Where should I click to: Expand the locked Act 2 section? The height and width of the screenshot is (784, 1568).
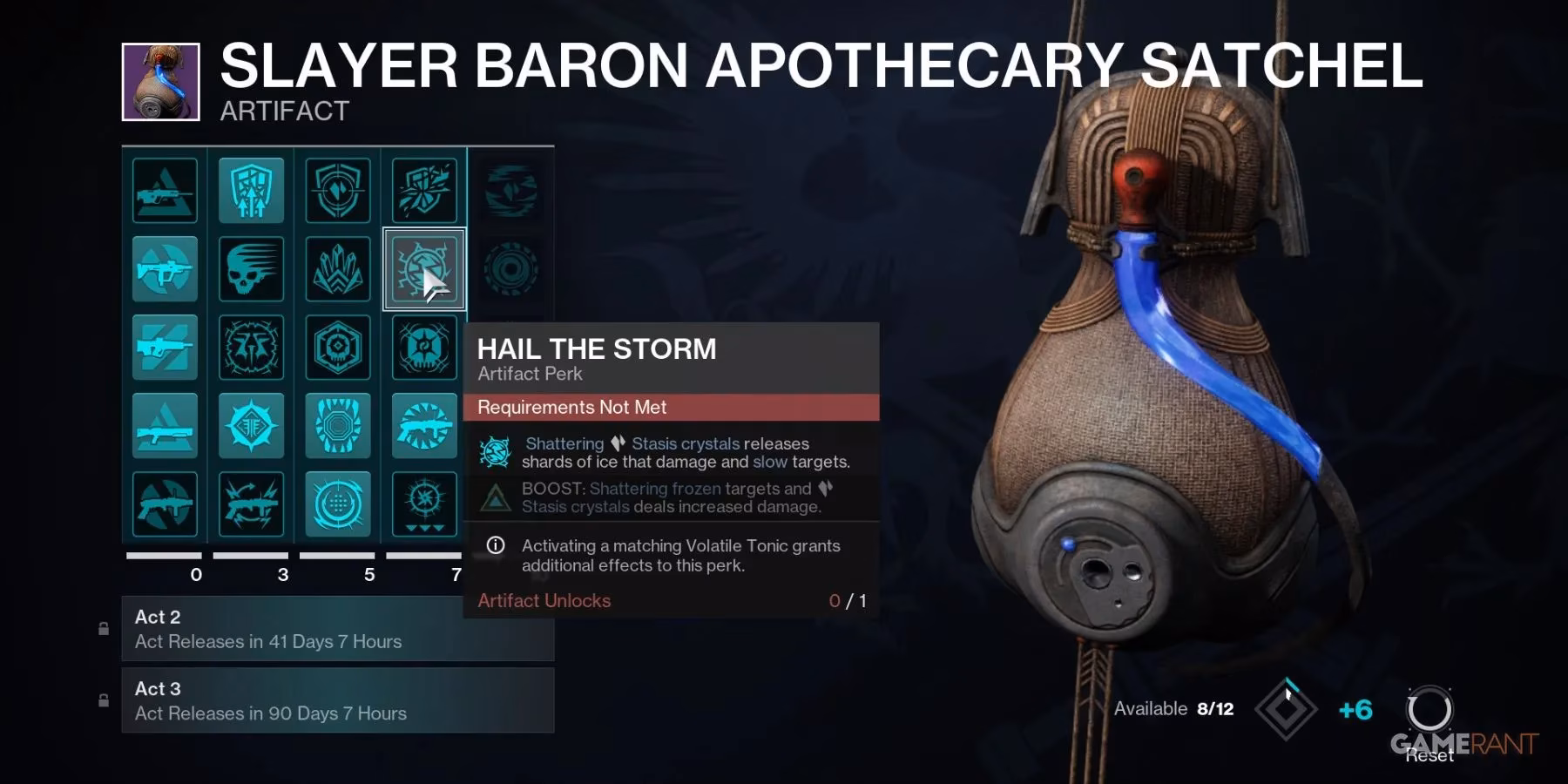(x=338, y=629)
